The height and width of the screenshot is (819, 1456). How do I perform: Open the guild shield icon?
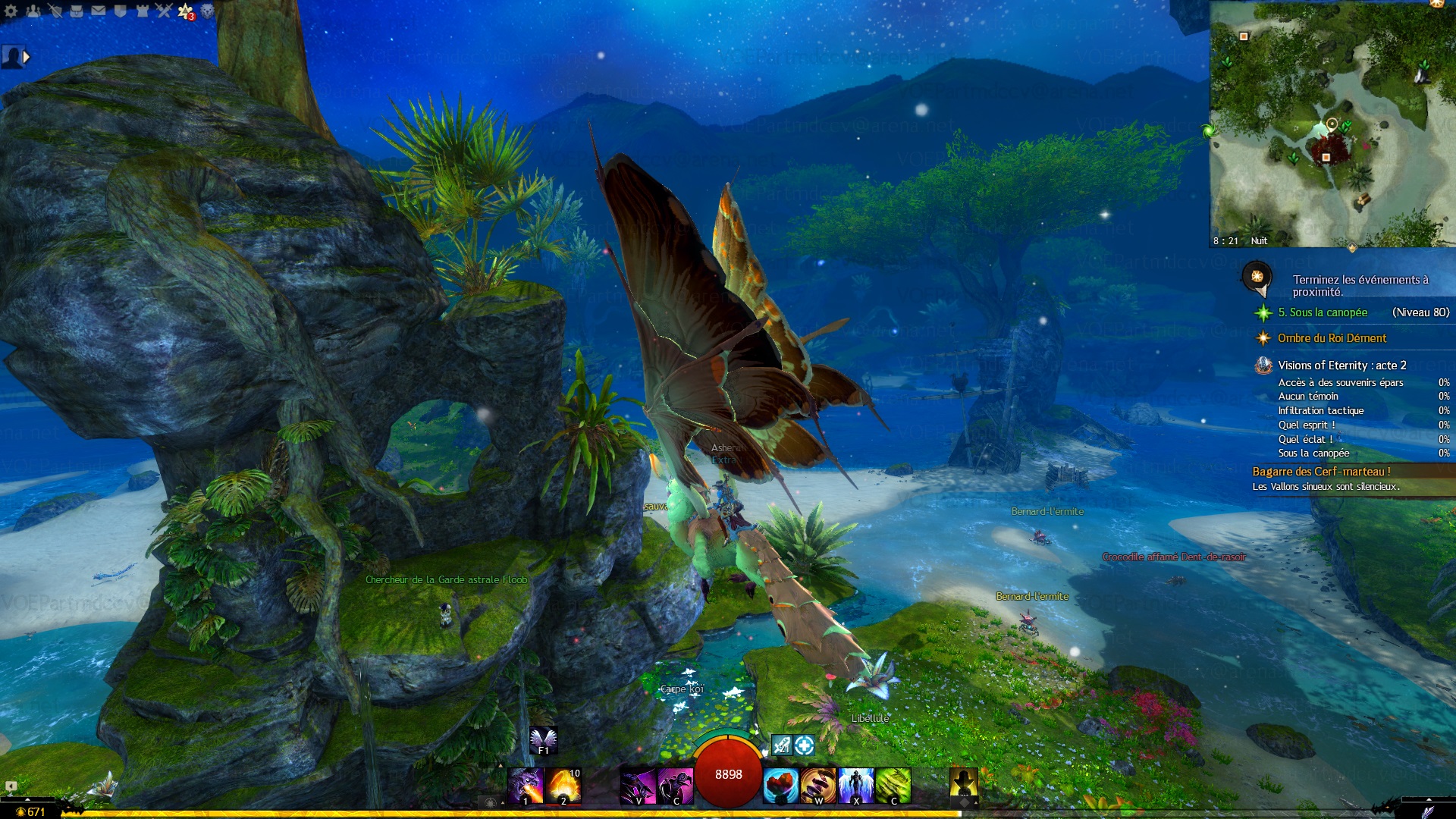[x=121, y=11]
